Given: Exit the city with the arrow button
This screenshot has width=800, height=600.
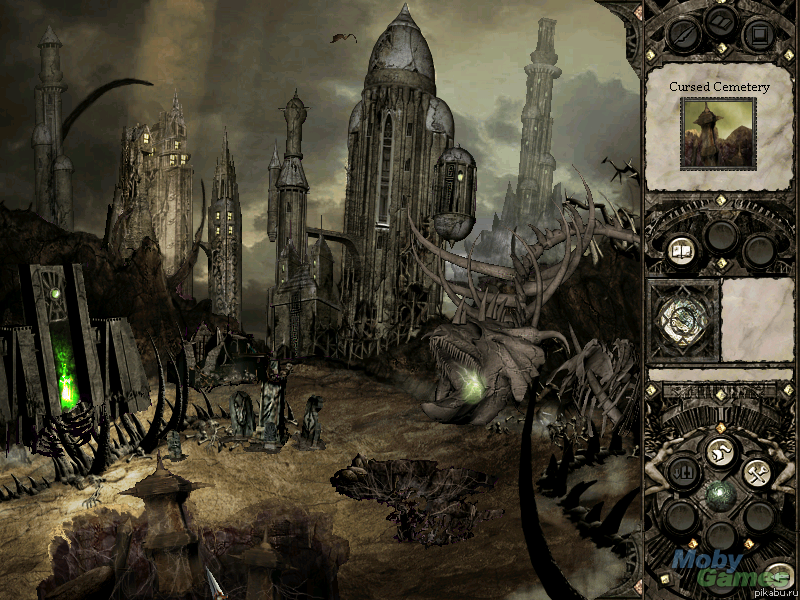Looking at the screenshot, I should [x=780, y=575].
